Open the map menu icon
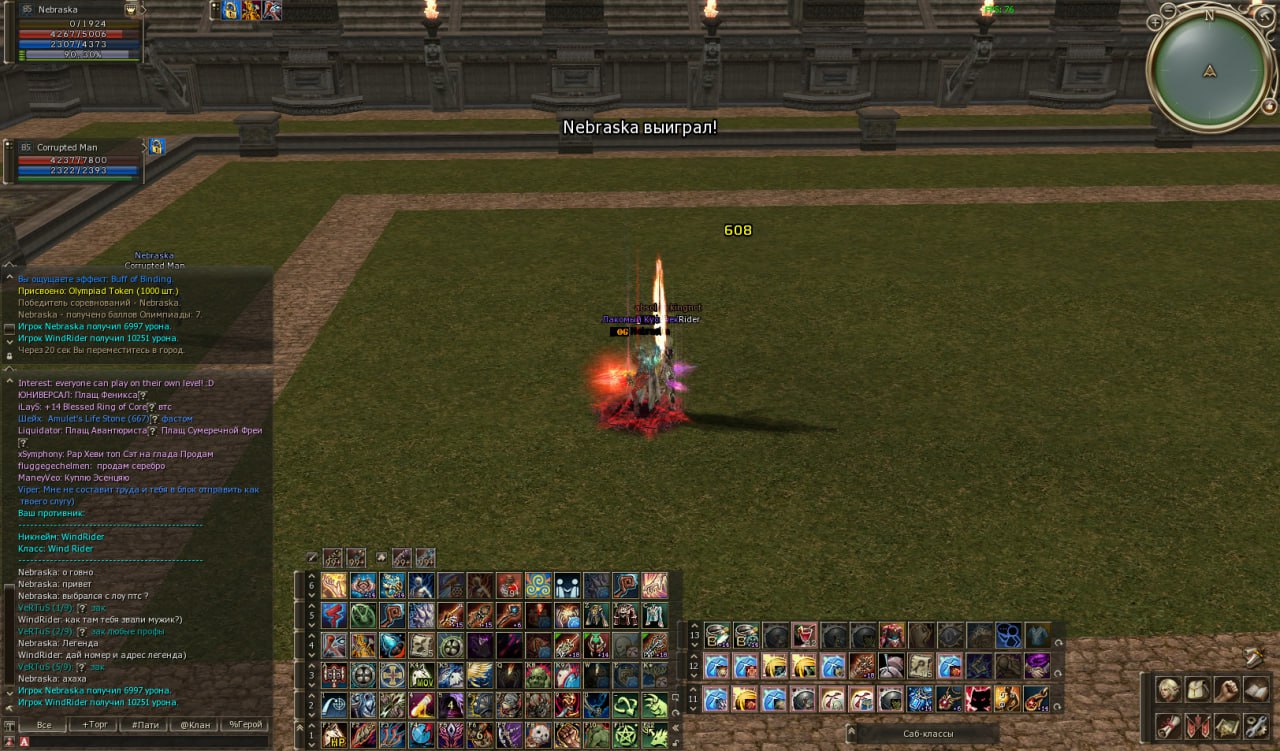This screenshot has width=1280, height=751. click(x=1226, y=725)
